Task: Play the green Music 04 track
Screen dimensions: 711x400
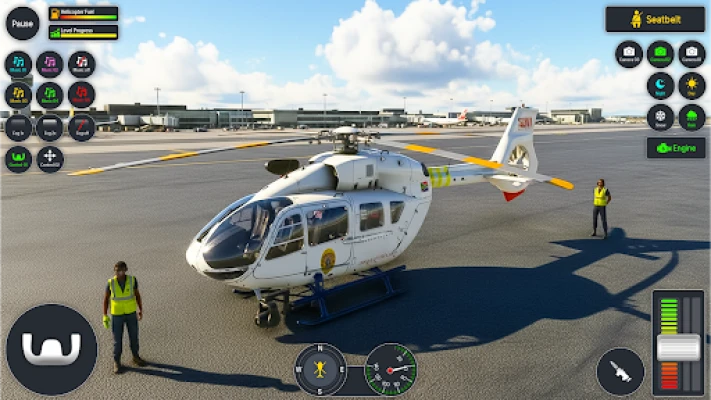Action: pyautogui.click(x=50, y=95)
